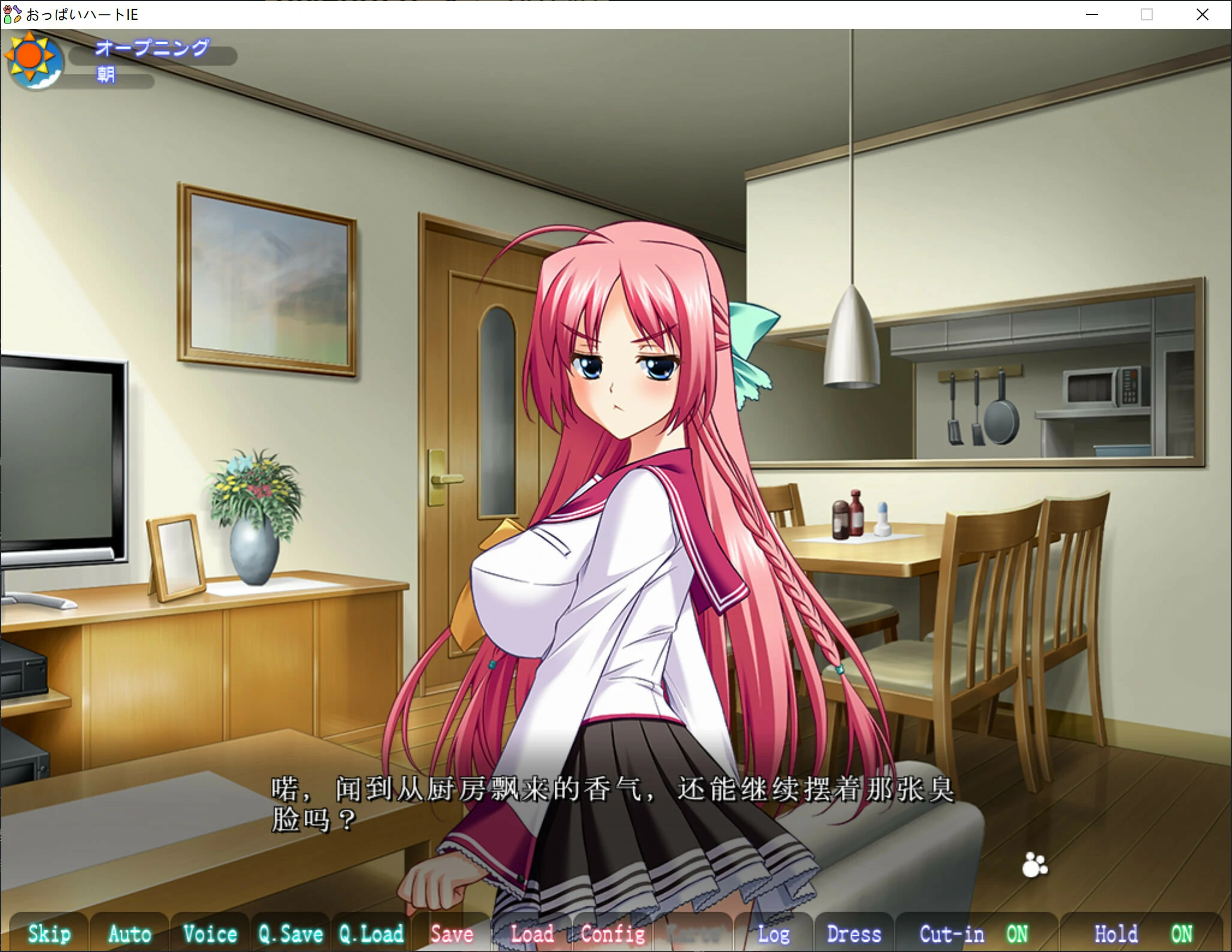Click the game icon in the title bar
This screenshot has height=952, width=1232.
[x=11, y=14]
